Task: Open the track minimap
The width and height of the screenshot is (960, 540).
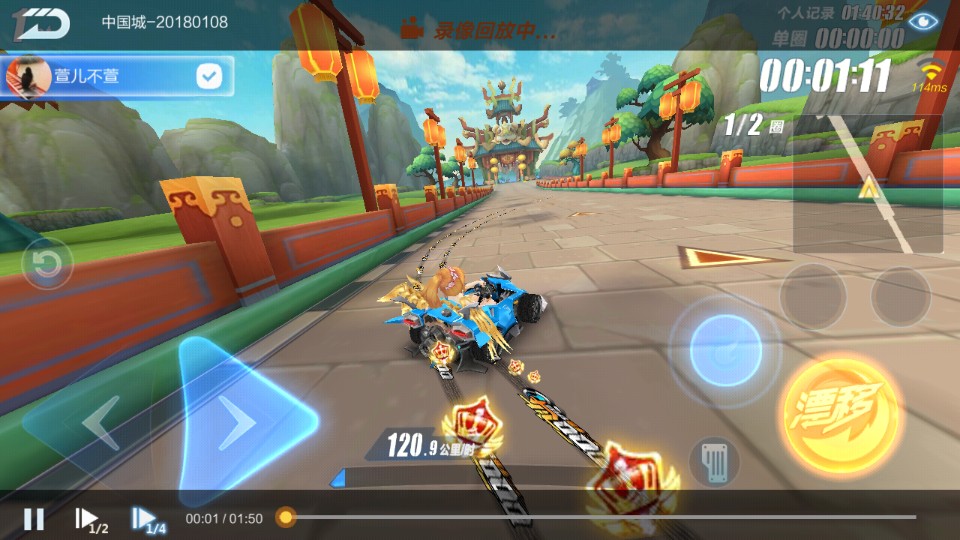Action: [x=867, y=185]
